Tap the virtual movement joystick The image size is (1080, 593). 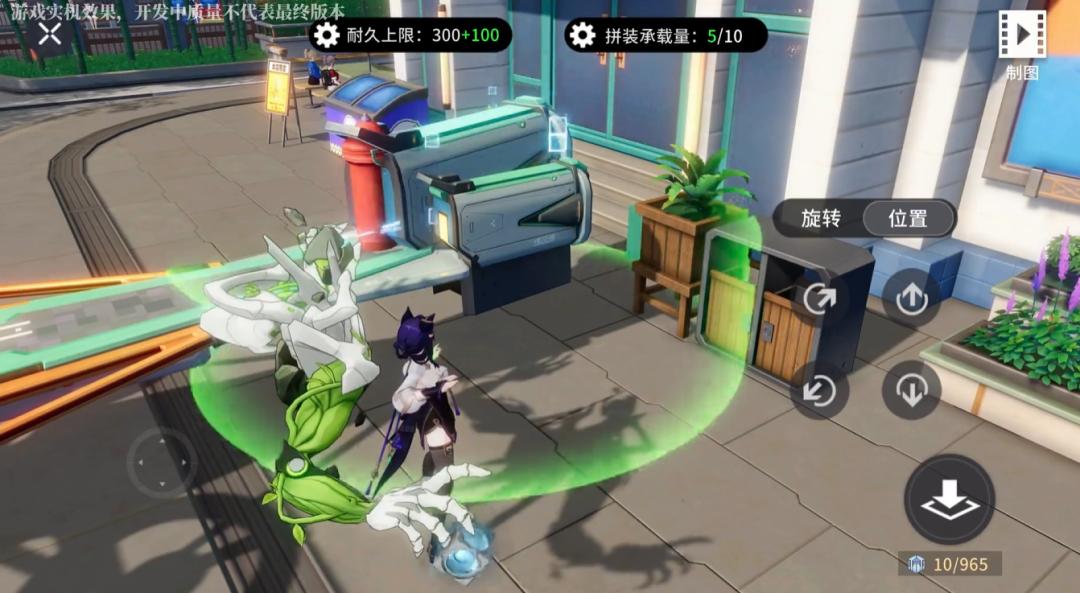click(161, 462)
